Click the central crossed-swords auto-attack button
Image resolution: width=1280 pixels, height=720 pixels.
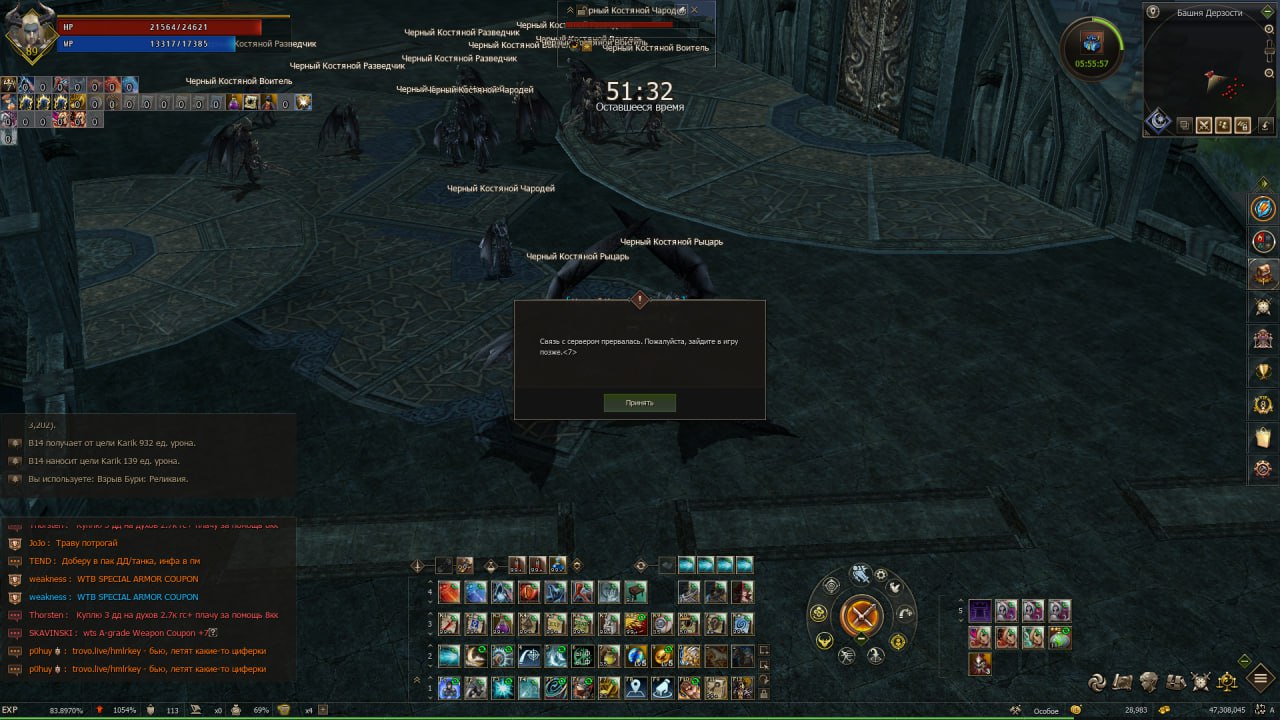[861, 614]
